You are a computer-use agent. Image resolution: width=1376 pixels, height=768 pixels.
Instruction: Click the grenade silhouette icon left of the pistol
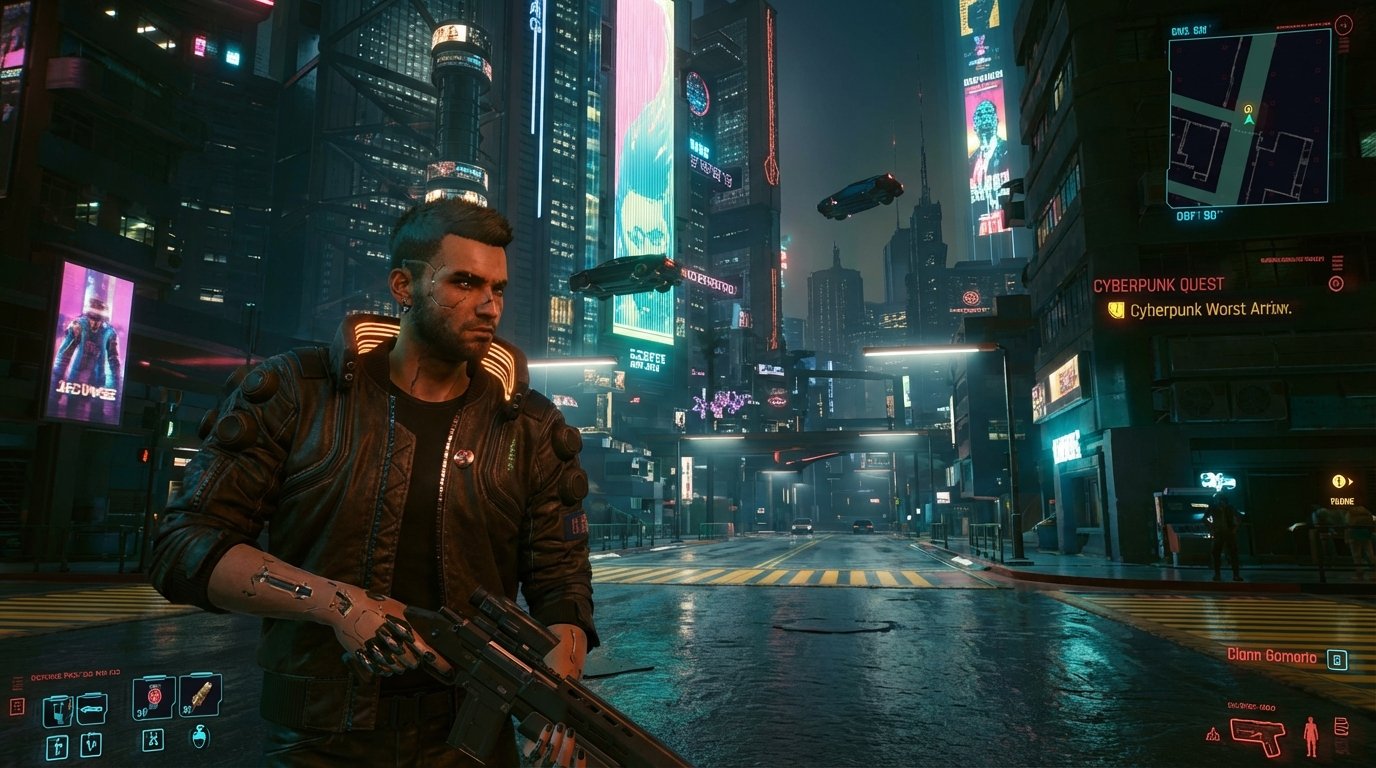click(x=1213, y=735)
